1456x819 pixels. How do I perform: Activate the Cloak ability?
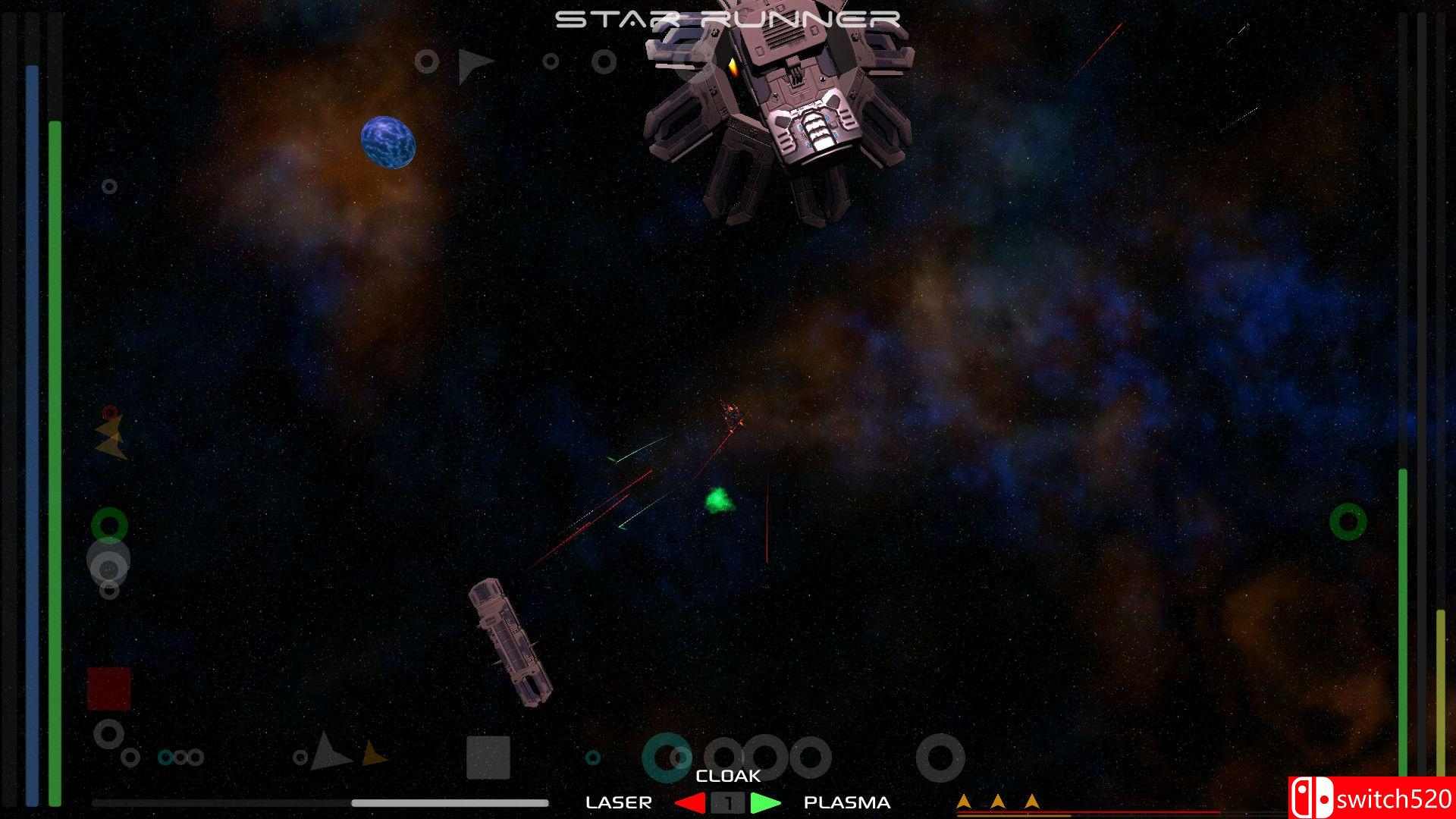tap(726, 776)
